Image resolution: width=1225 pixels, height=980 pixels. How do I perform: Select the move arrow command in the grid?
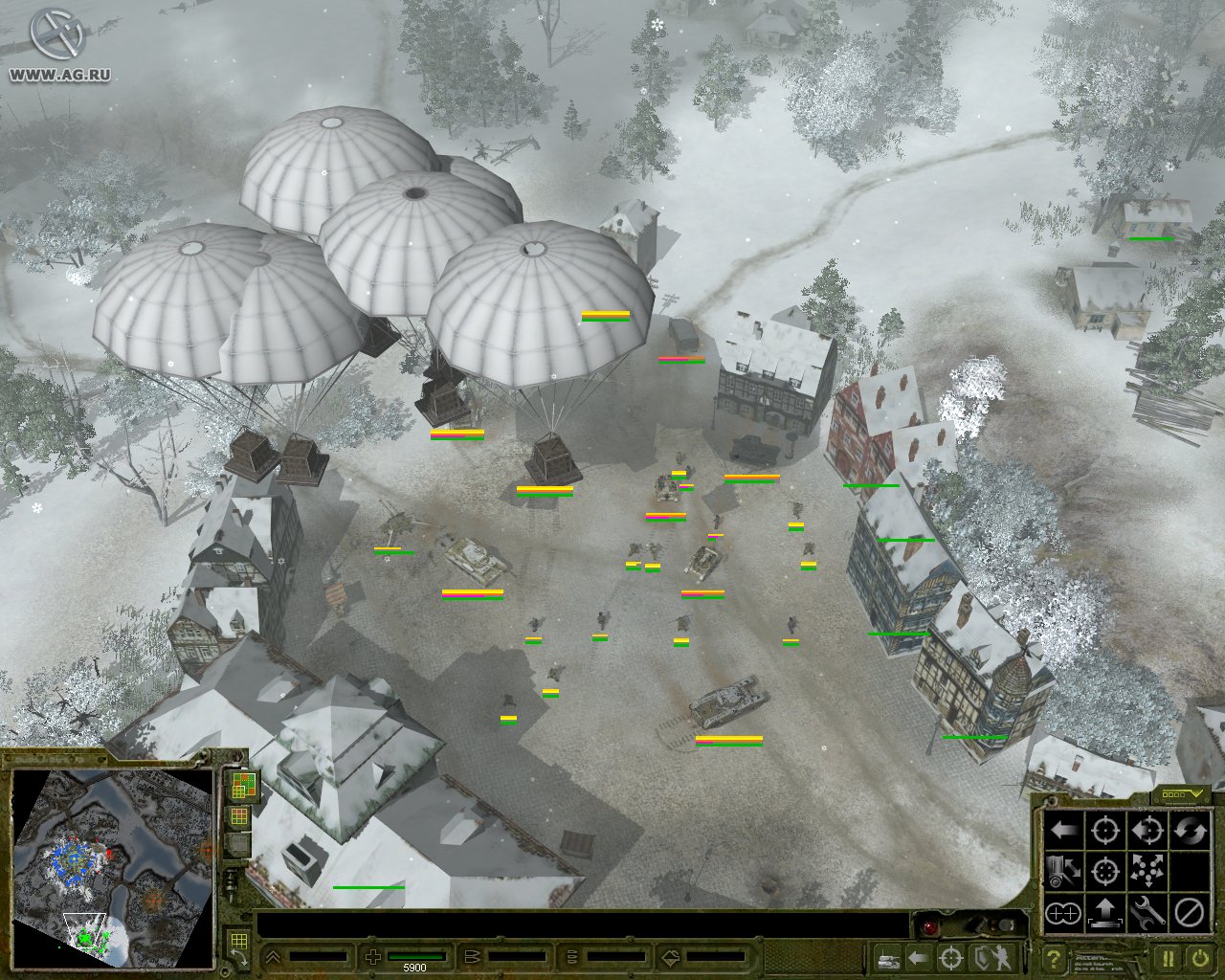pos(1062,830)
